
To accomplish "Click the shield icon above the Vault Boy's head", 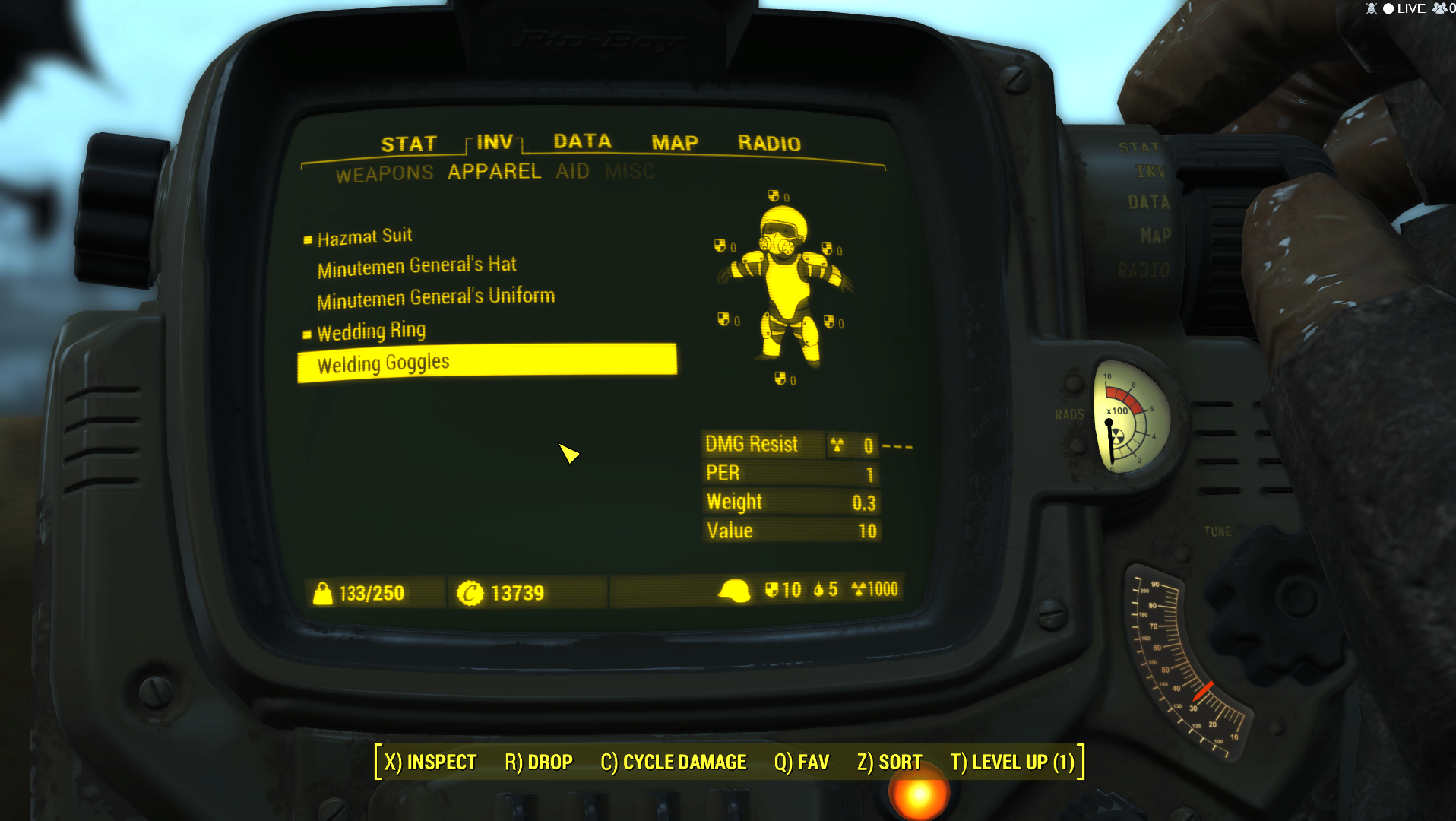I will tap(774, 195).
